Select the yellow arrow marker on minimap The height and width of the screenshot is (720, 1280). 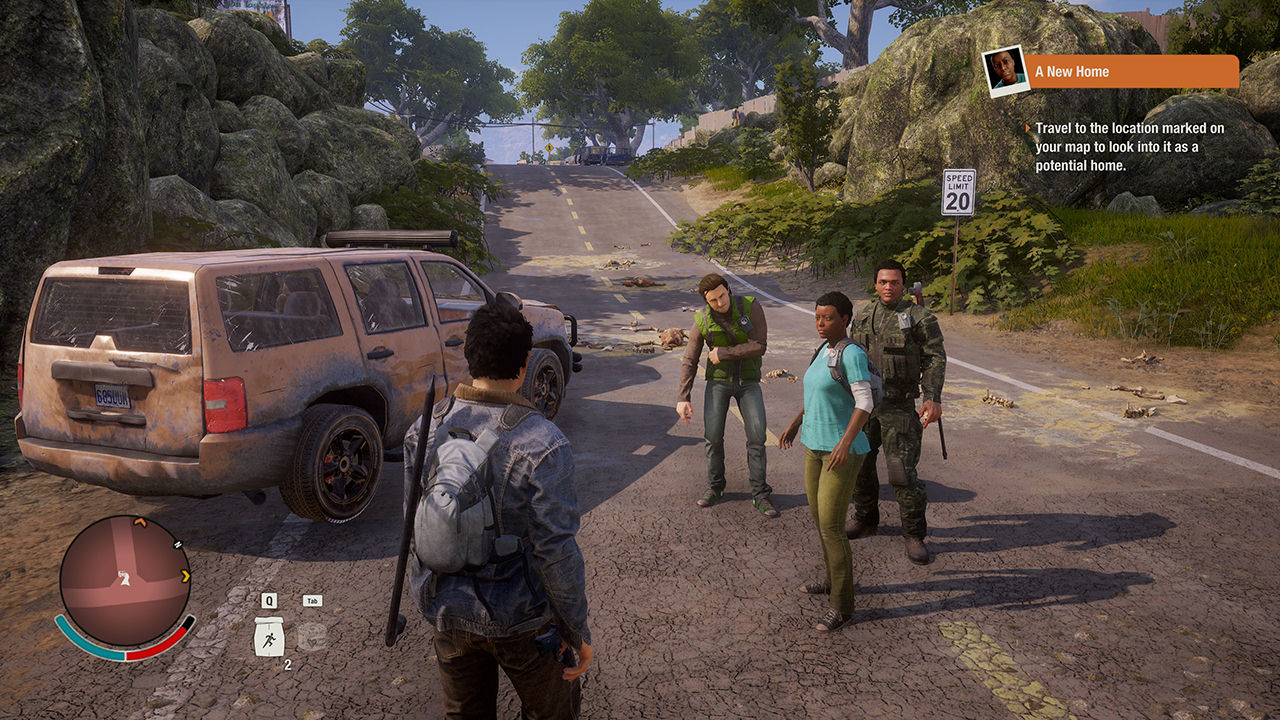(x=185, y=576)
